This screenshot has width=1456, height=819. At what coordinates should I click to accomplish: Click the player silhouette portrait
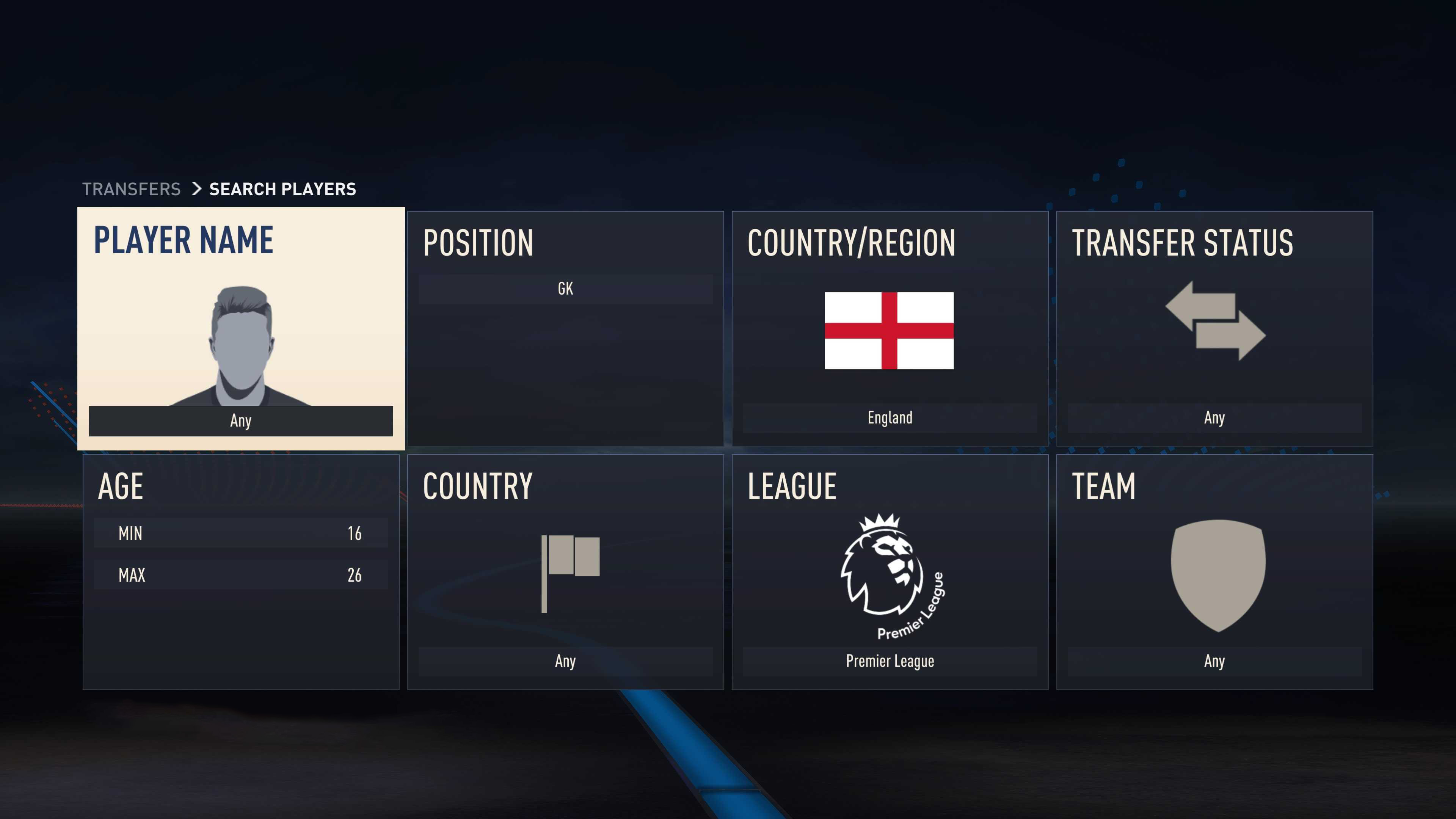(x=242, y=346)
